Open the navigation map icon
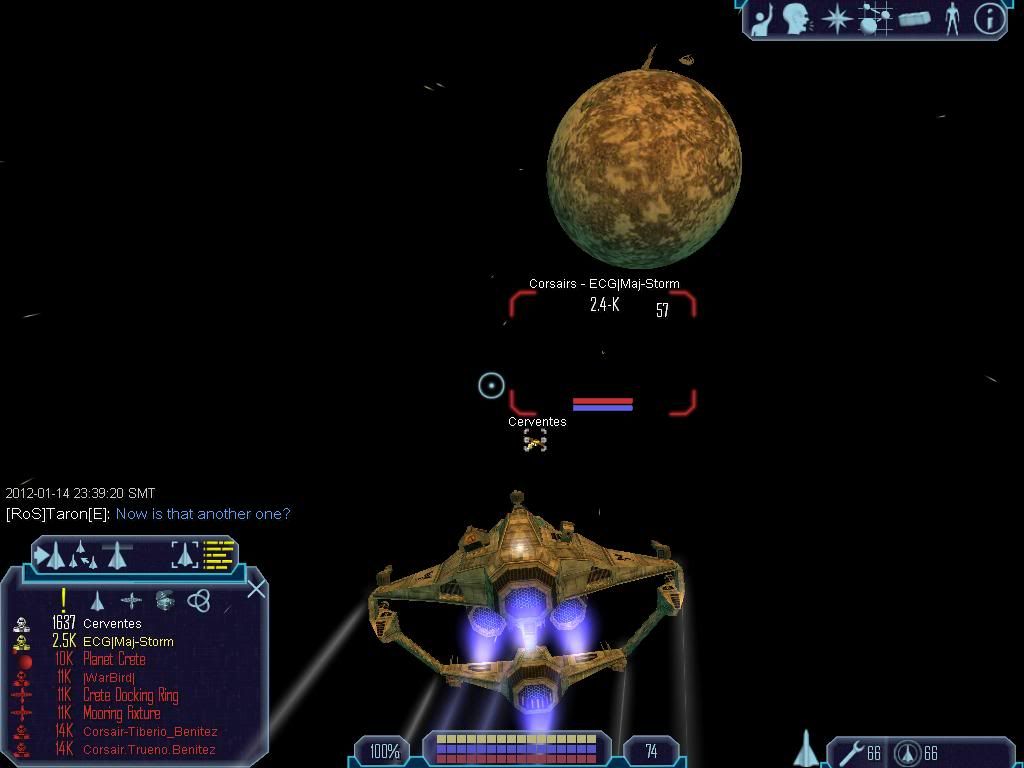Image resolution: width=1024 pixels, height=768 pixels. [875, 19]
